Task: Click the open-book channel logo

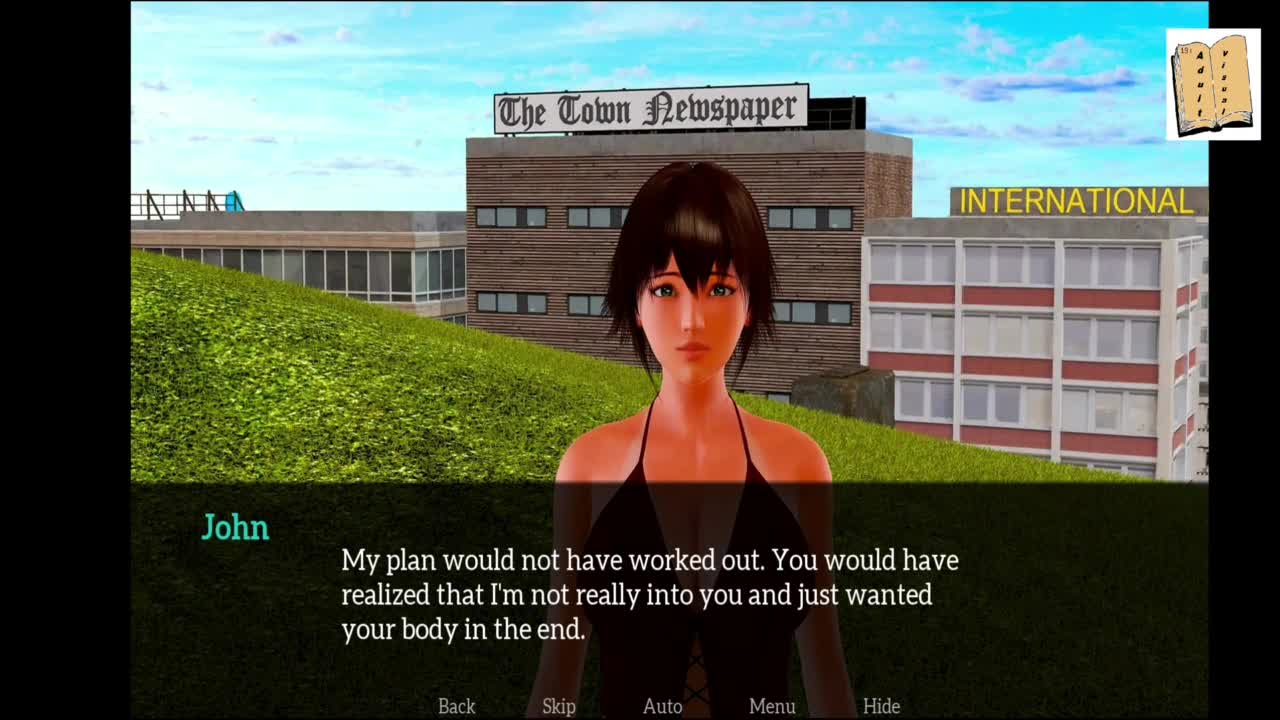Action: coord(1213,84)
